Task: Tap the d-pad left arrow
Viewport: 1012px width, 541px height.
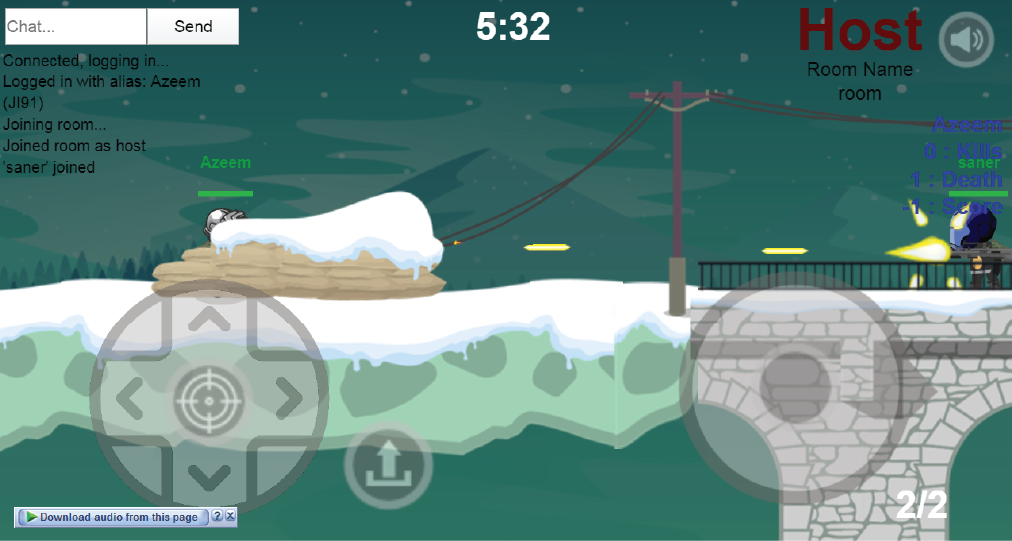Action: click(130, 399)
